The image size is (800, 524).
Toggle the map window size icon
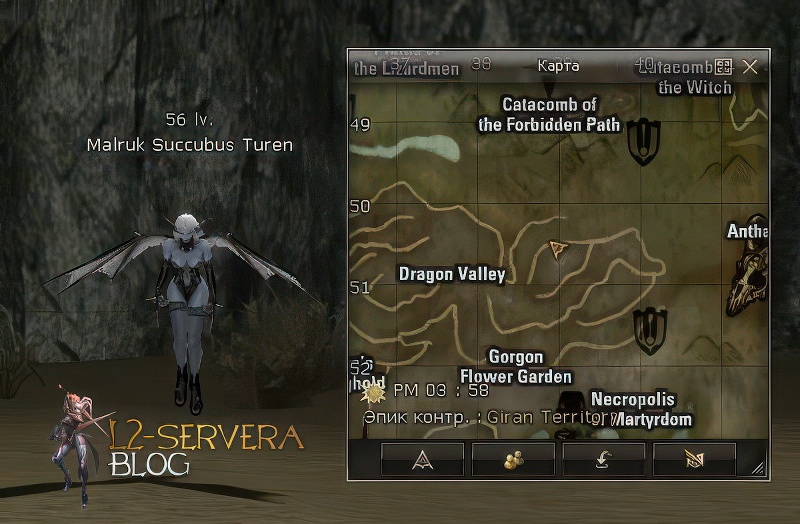tap(724, 67)
